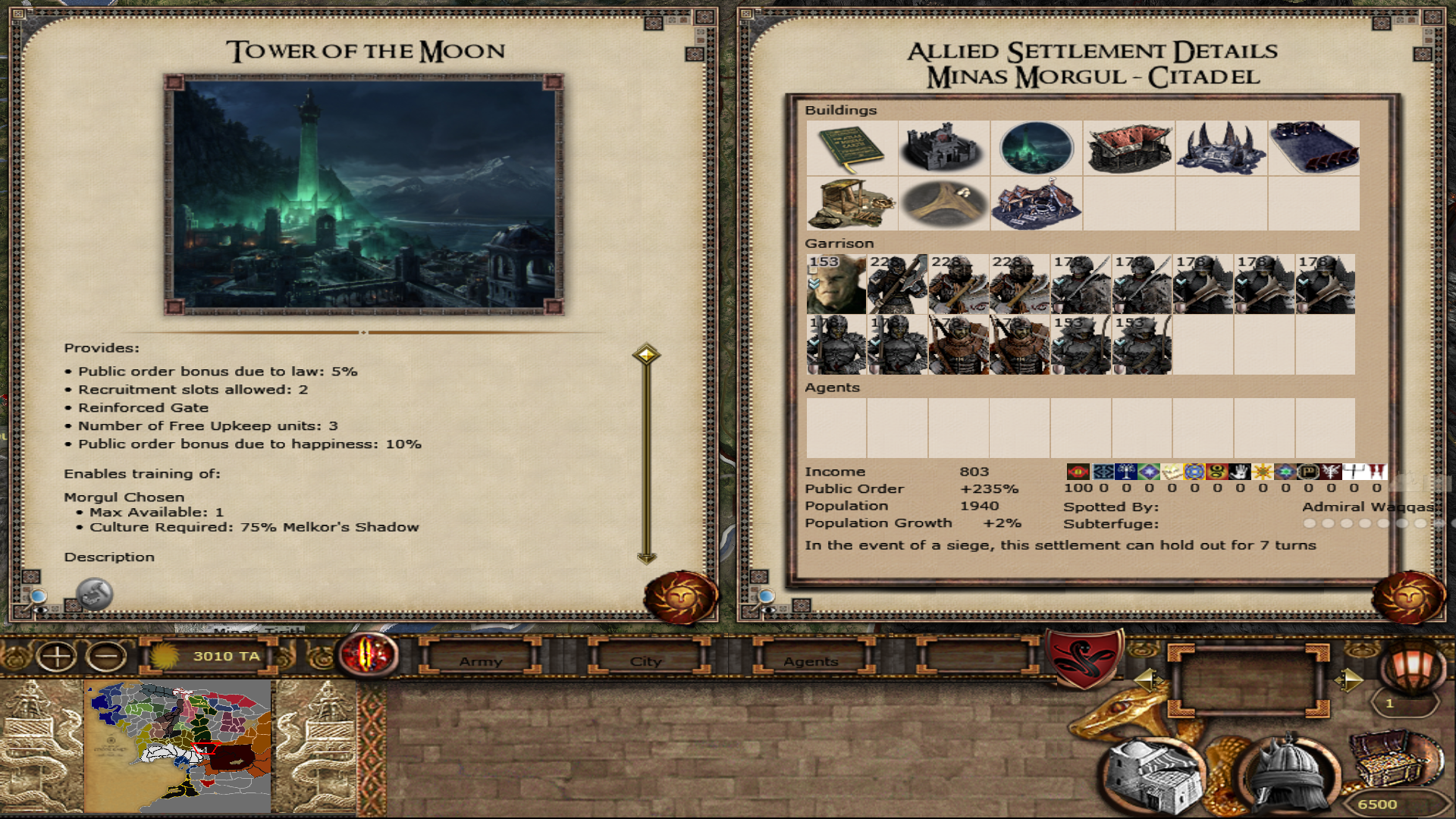This screenshot has width=1456, height=819.
Task: Select the stone fortress walls building
Action: point(943,148)
